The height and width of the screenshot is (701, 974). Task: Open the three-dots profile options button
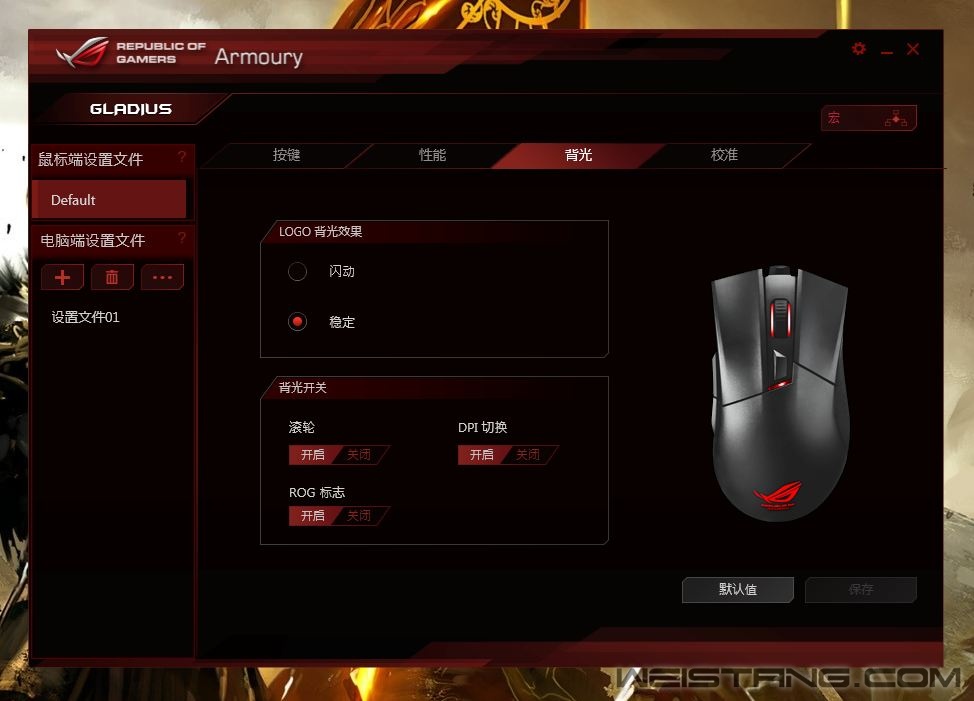(162, 277)
